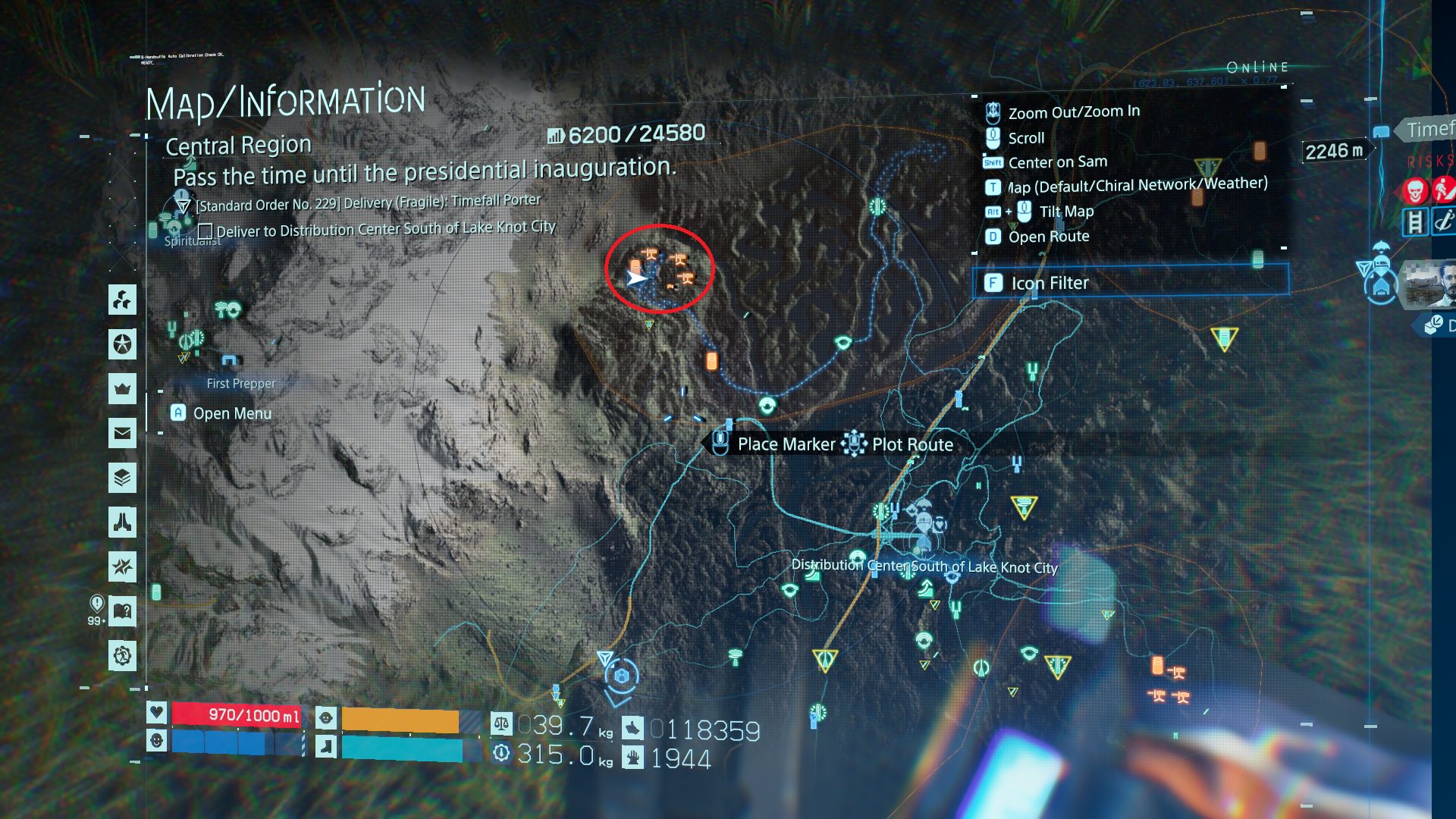Open the star-in-circle sidebar tab
Viewport: 1456px width, 819px height.
tap(122, 344)
